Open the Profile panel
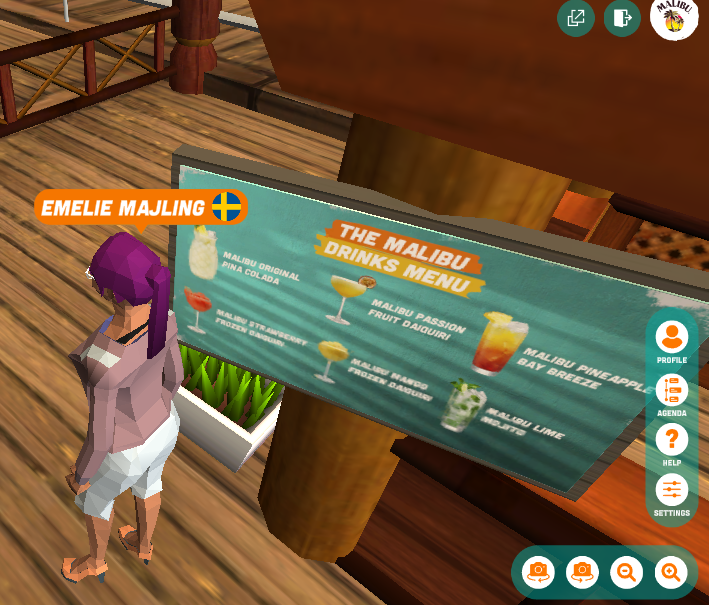This screenshot has width=709, height=605. [671, 338]
